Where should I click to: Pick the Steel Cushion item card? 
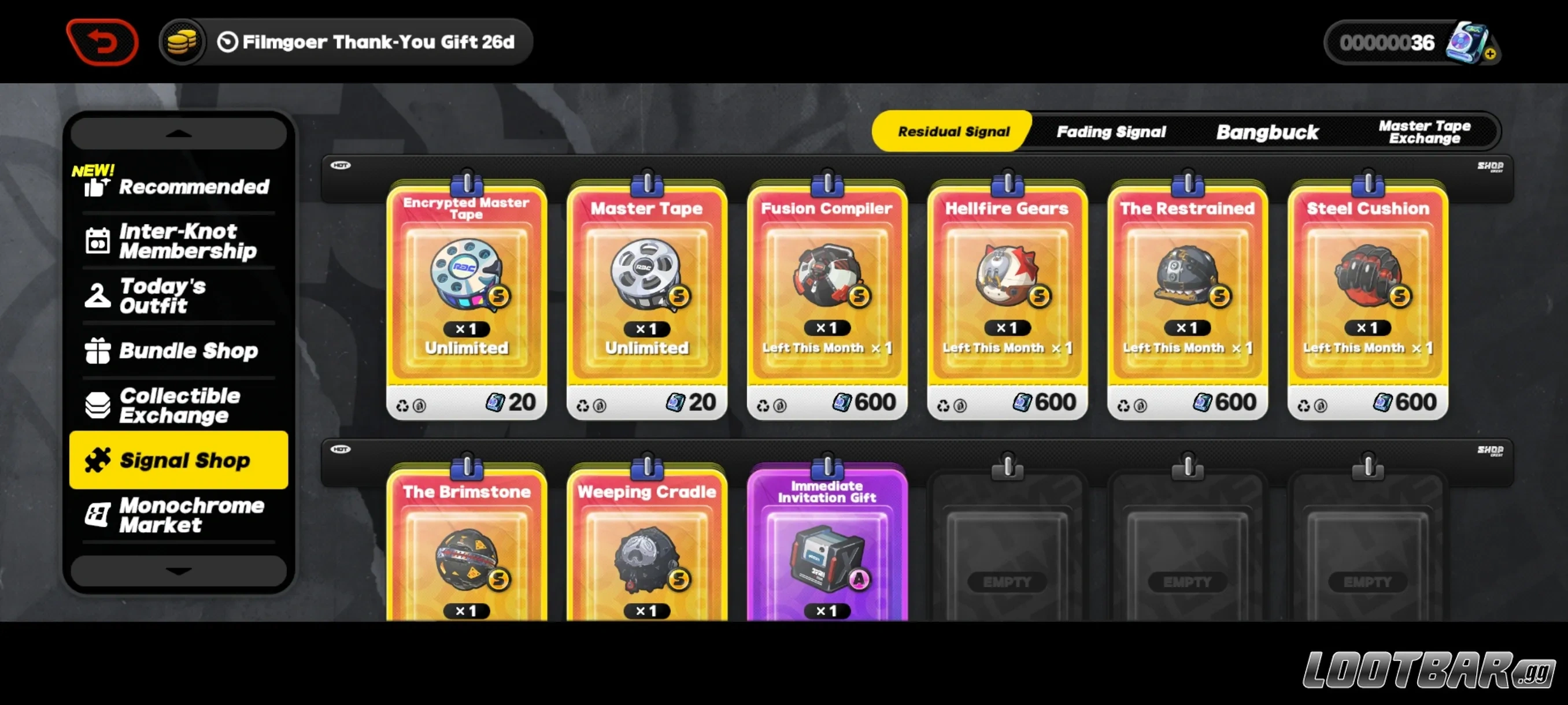click(1367, 298)
